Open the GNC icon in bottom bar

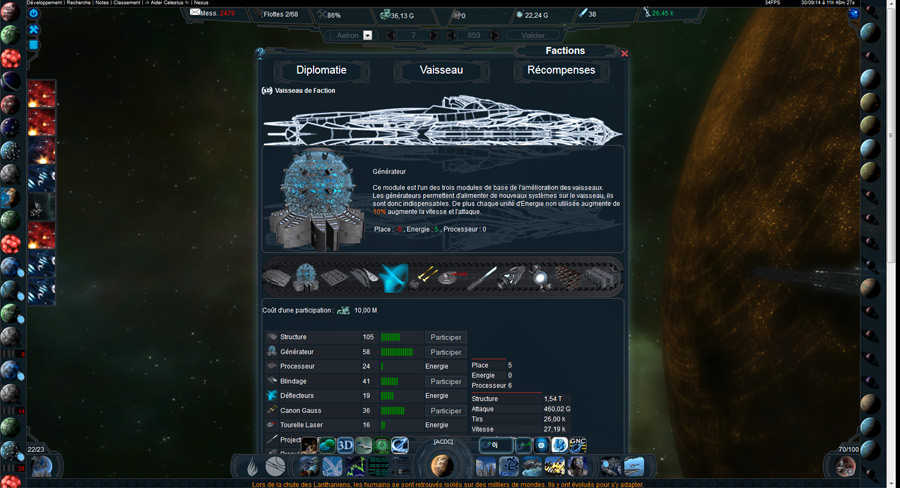577,444
